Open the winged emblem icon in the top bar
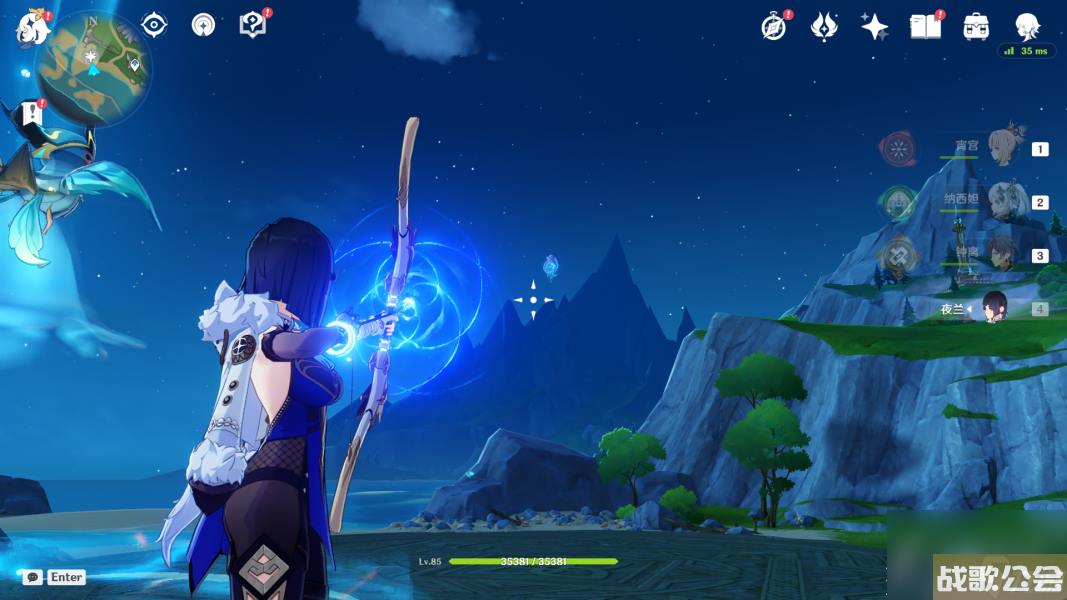This screenshot has width=1067, height=600. coord(824,27)
